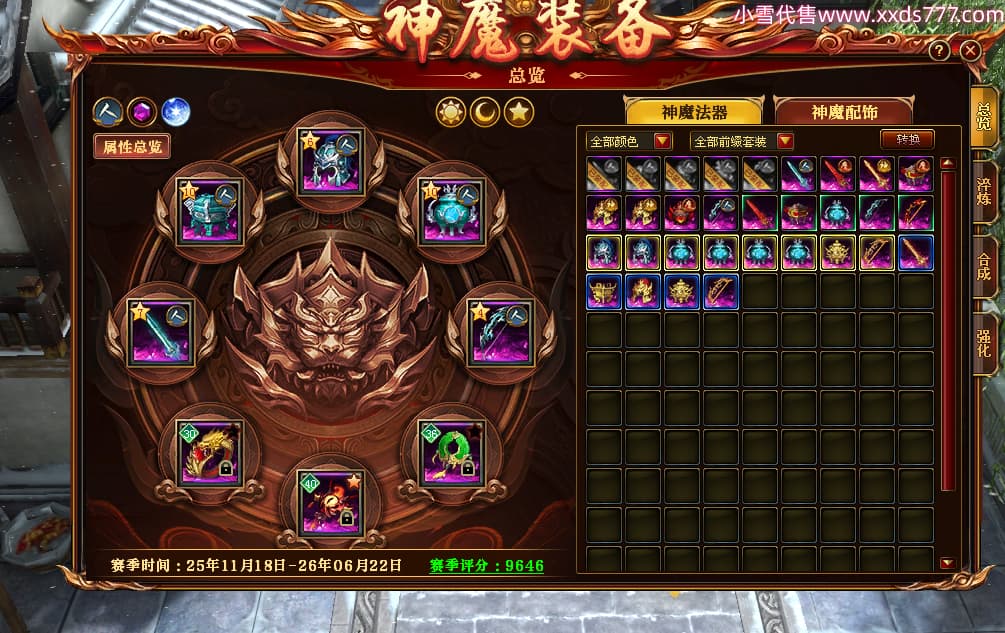Viewport: 1005px width, 633px height.
Task: Open the question mark help button
Action: click(x=940, y=50)
